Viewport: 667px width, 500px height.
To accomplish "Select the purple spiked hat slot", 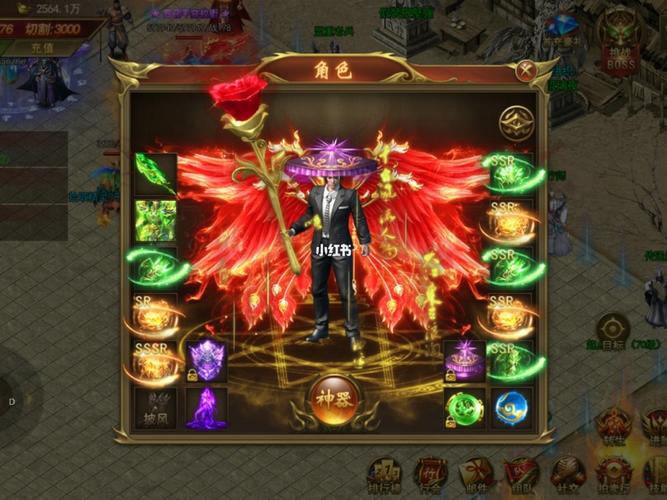I will pos(464,362).
